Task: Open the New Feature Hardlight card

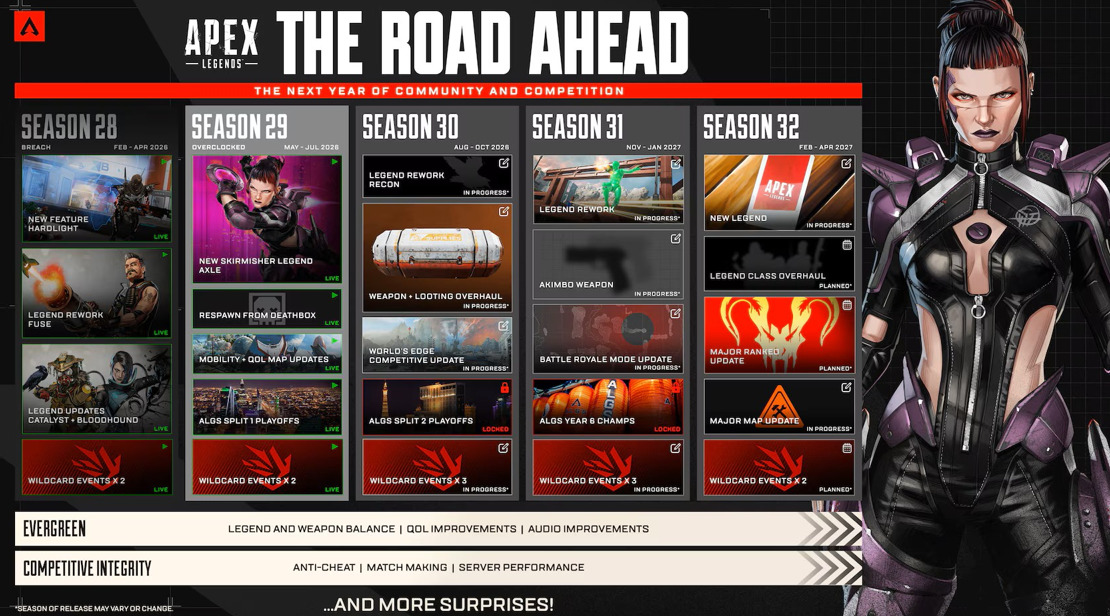Action: (97, 198)
